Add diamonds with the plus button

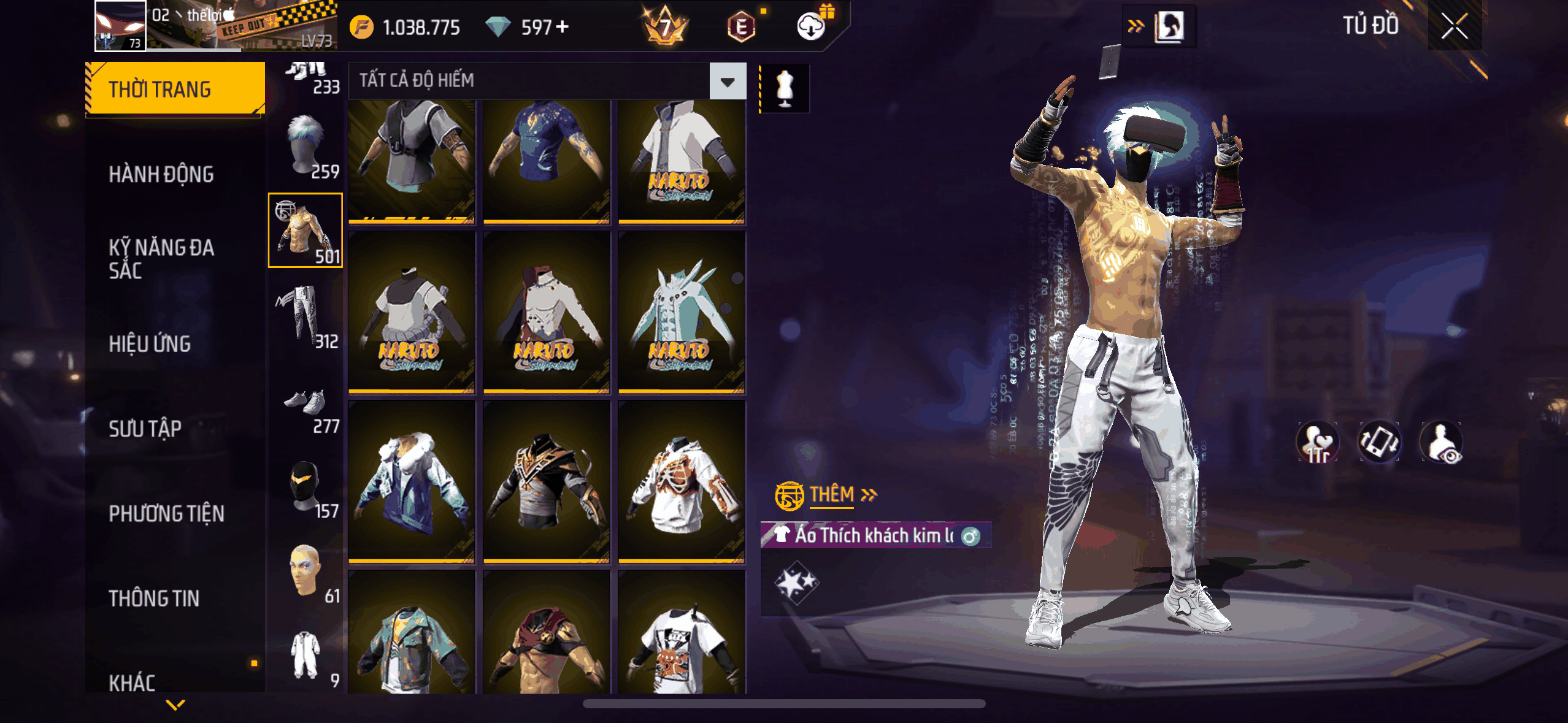tap(562, 27)
